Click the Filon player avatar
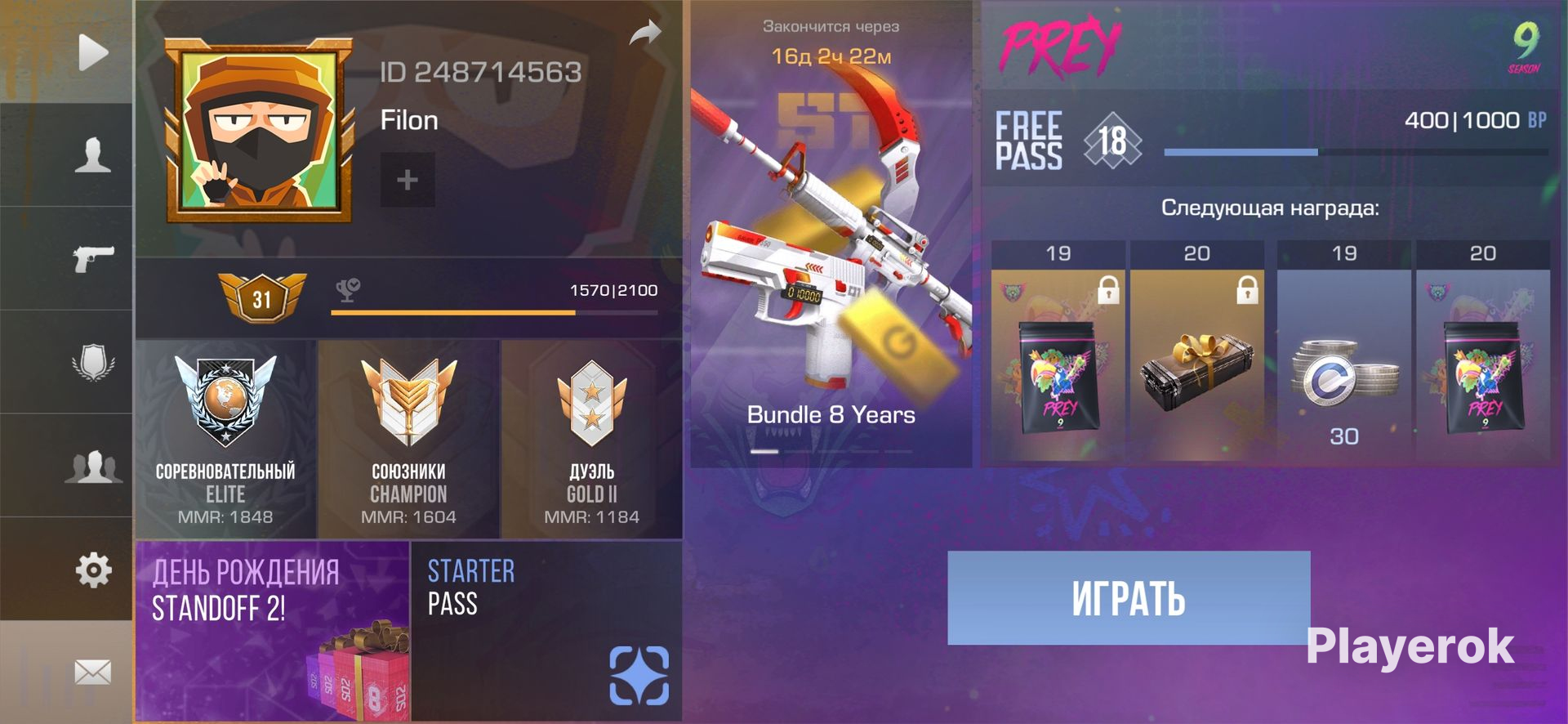Viewport: 1568px width, 724px height. pos(259,131)
